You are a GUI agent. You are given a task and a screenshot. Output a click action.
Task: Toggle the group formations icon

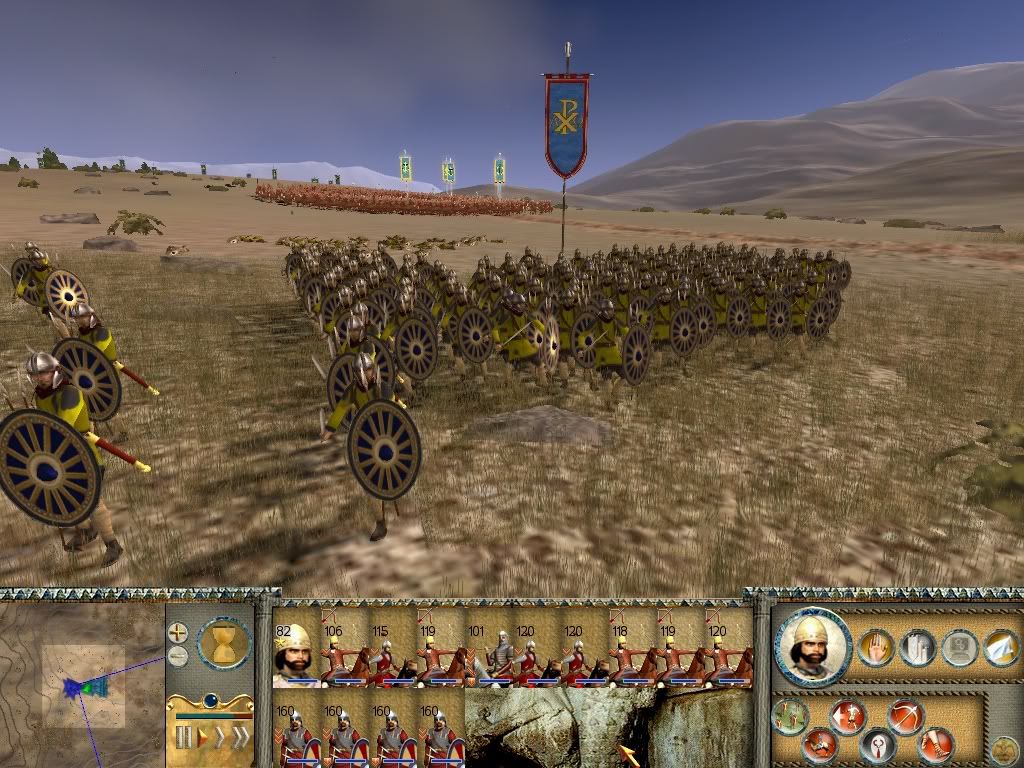pos(917,647)
